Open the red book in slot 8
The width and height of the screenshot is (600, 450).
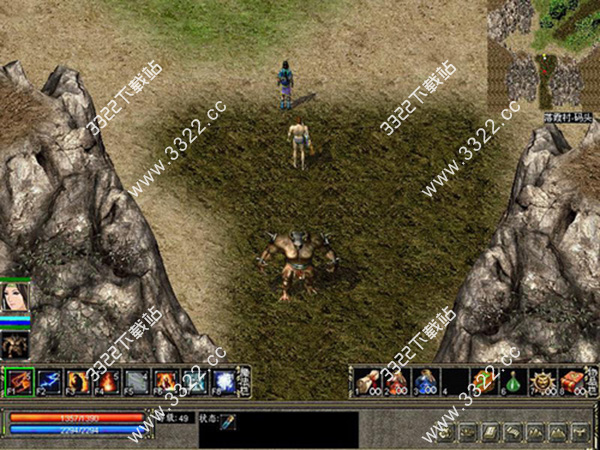click(x=572, y=381)
